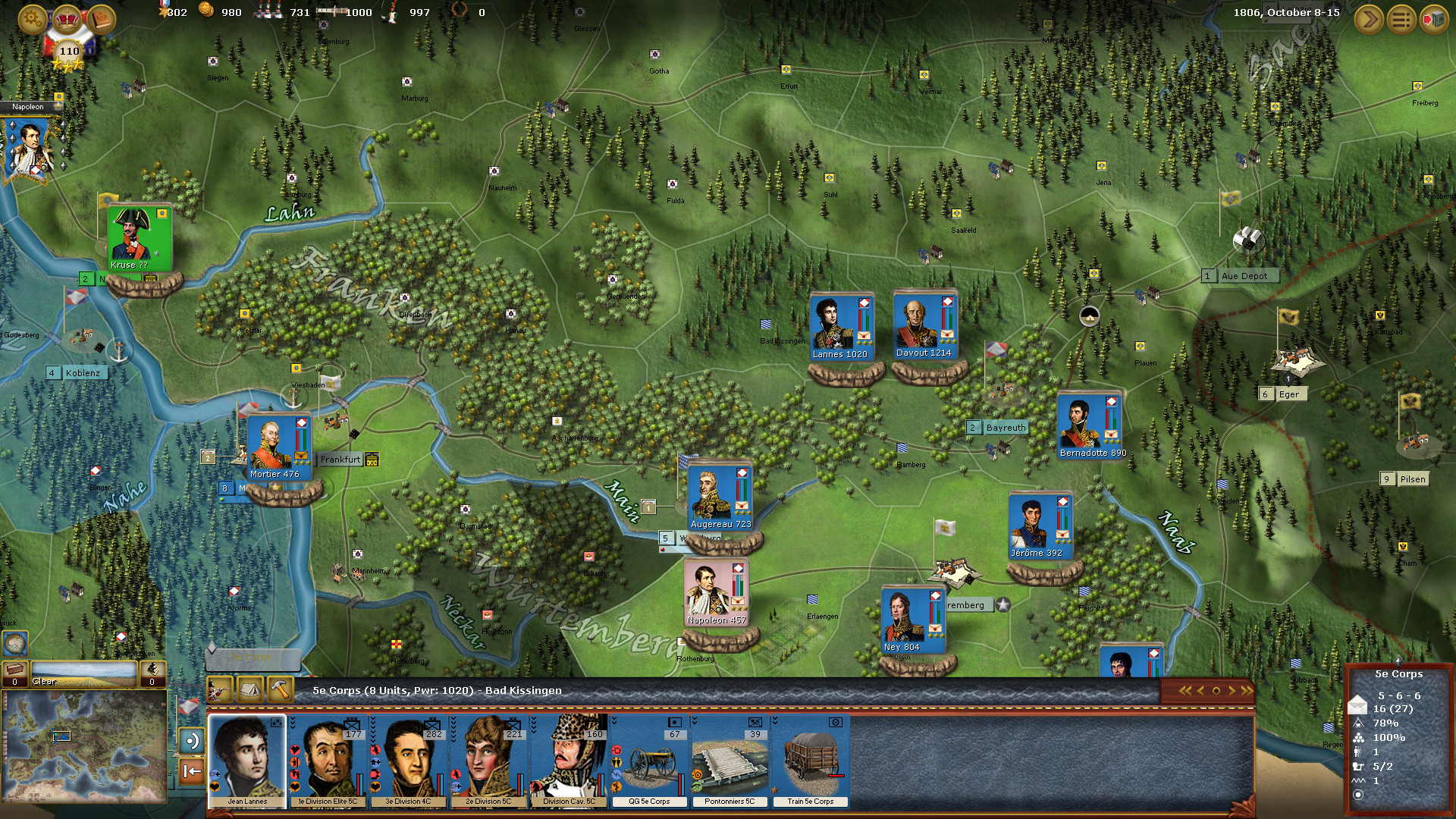
Task: Open the stacked-lines menu icon top-right
Action: point(1400,20)
